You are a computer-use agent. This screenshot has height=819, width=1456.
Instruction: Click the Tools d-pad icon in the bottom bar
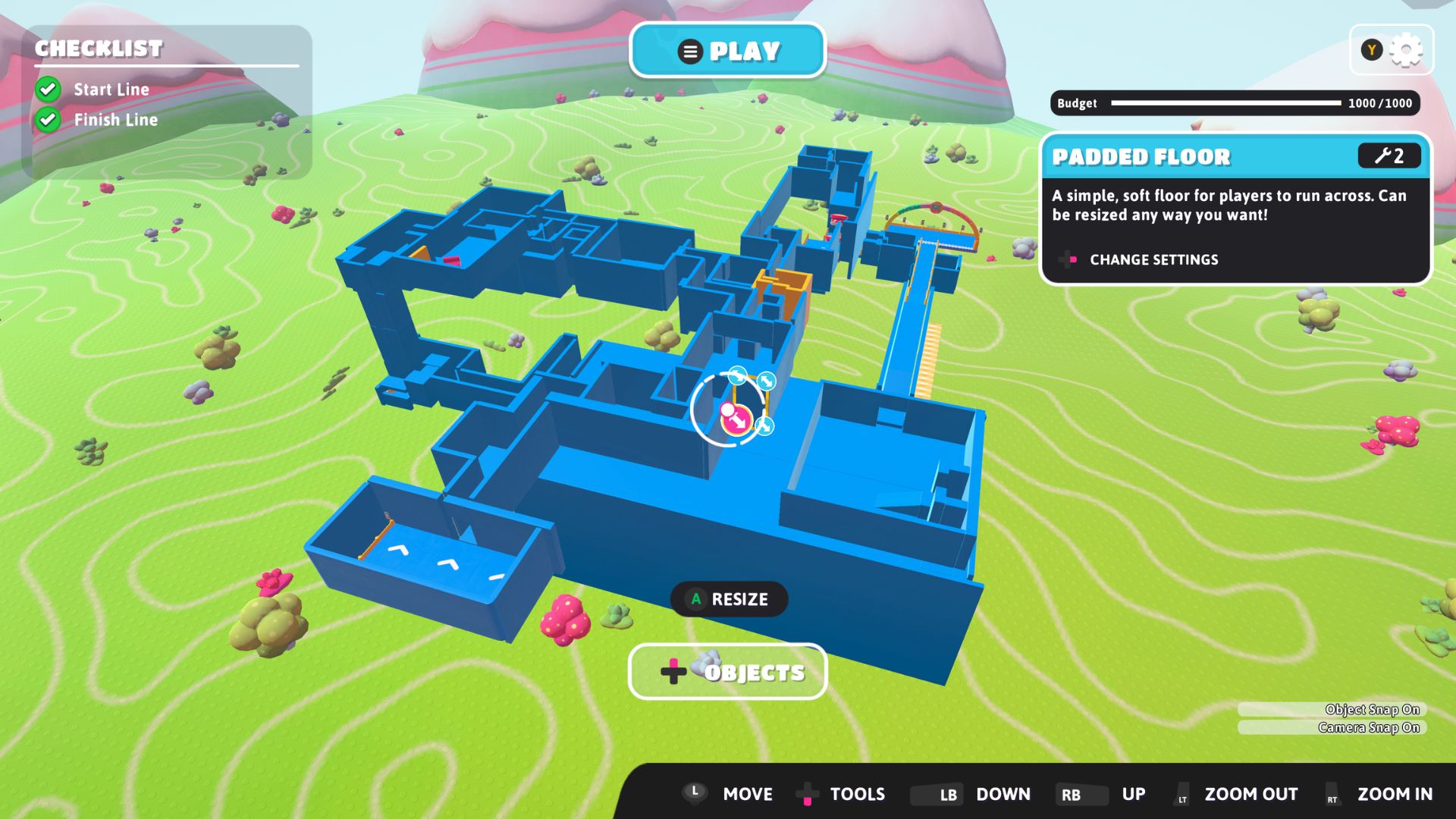pyautogui.click(x=807, y=794)
